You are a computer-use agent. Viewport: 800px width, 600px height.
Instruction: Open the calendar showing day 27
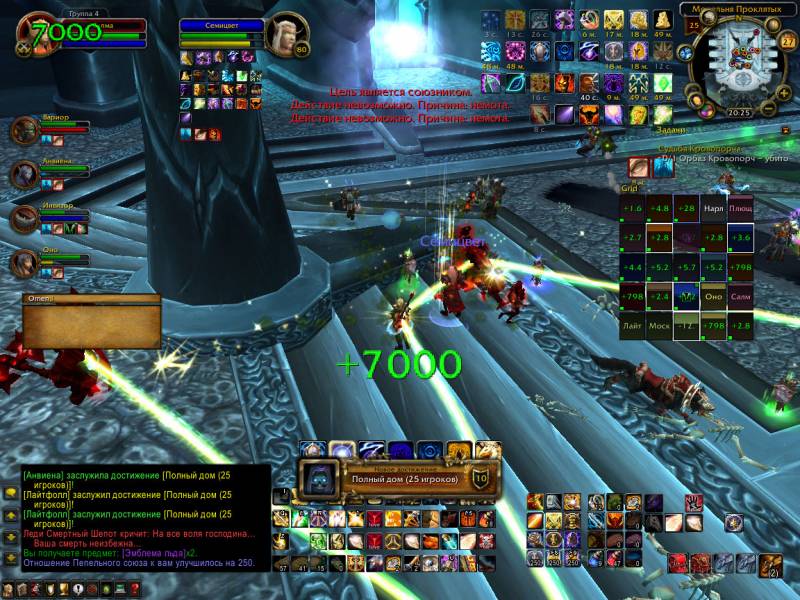(x=788, y=41)
